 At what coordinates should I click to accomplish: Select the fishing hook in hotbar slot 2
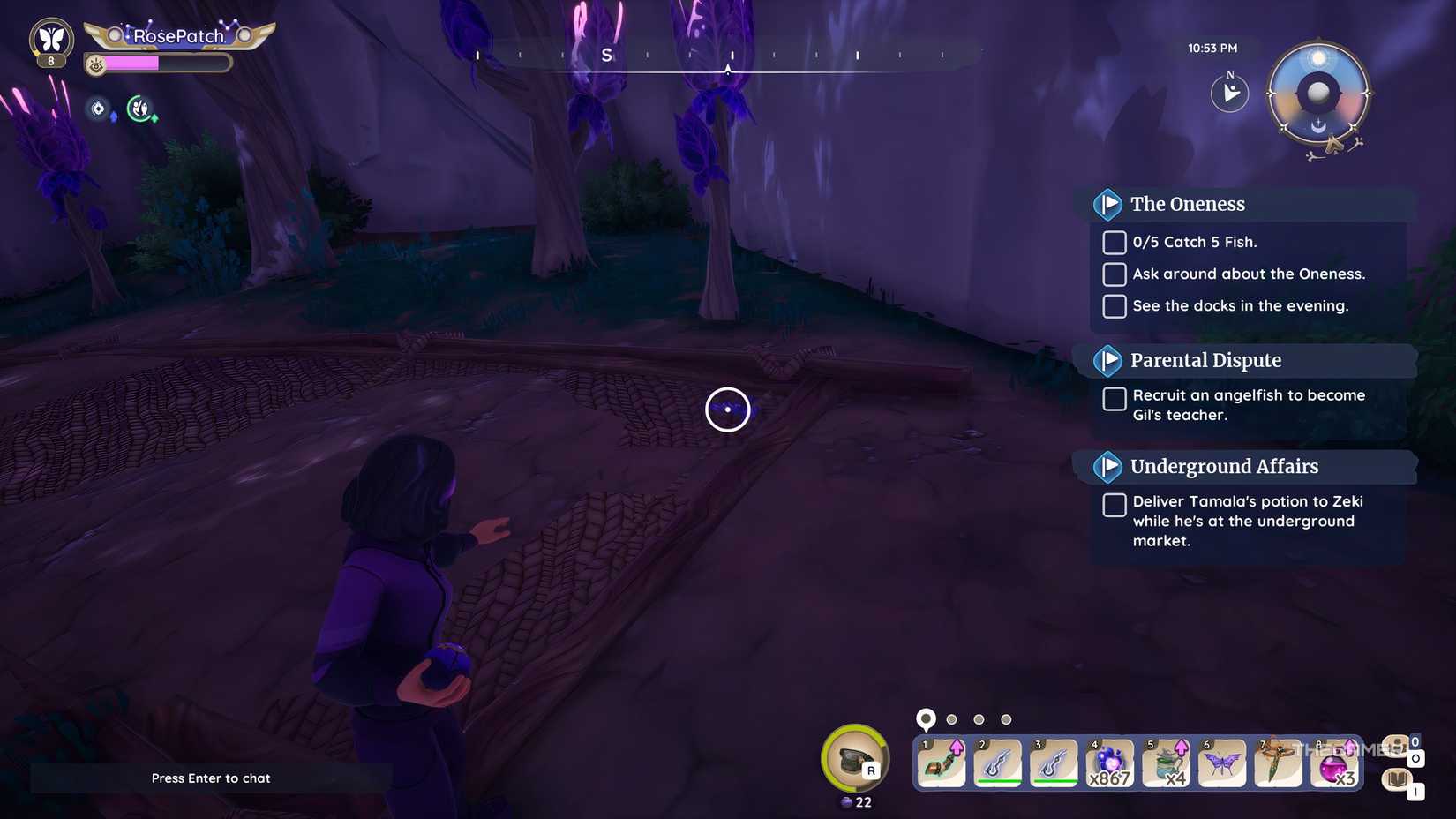tap(998, 762)
